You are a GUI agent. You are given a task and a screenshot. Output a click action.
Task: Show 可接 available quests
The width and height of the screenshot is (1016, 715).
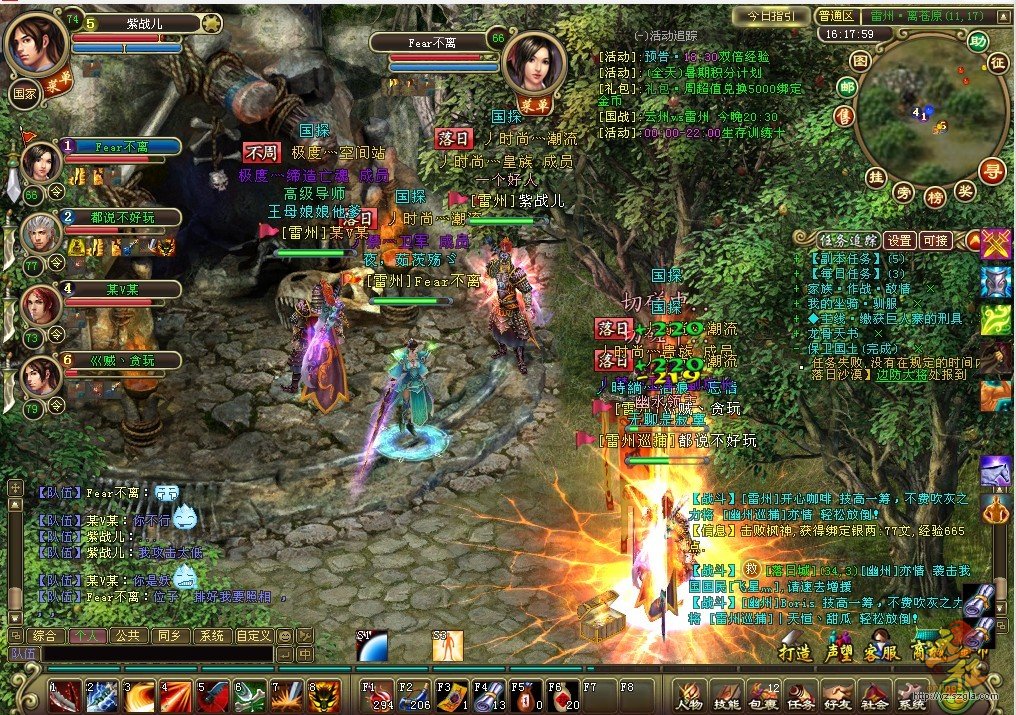pos(936,240)
